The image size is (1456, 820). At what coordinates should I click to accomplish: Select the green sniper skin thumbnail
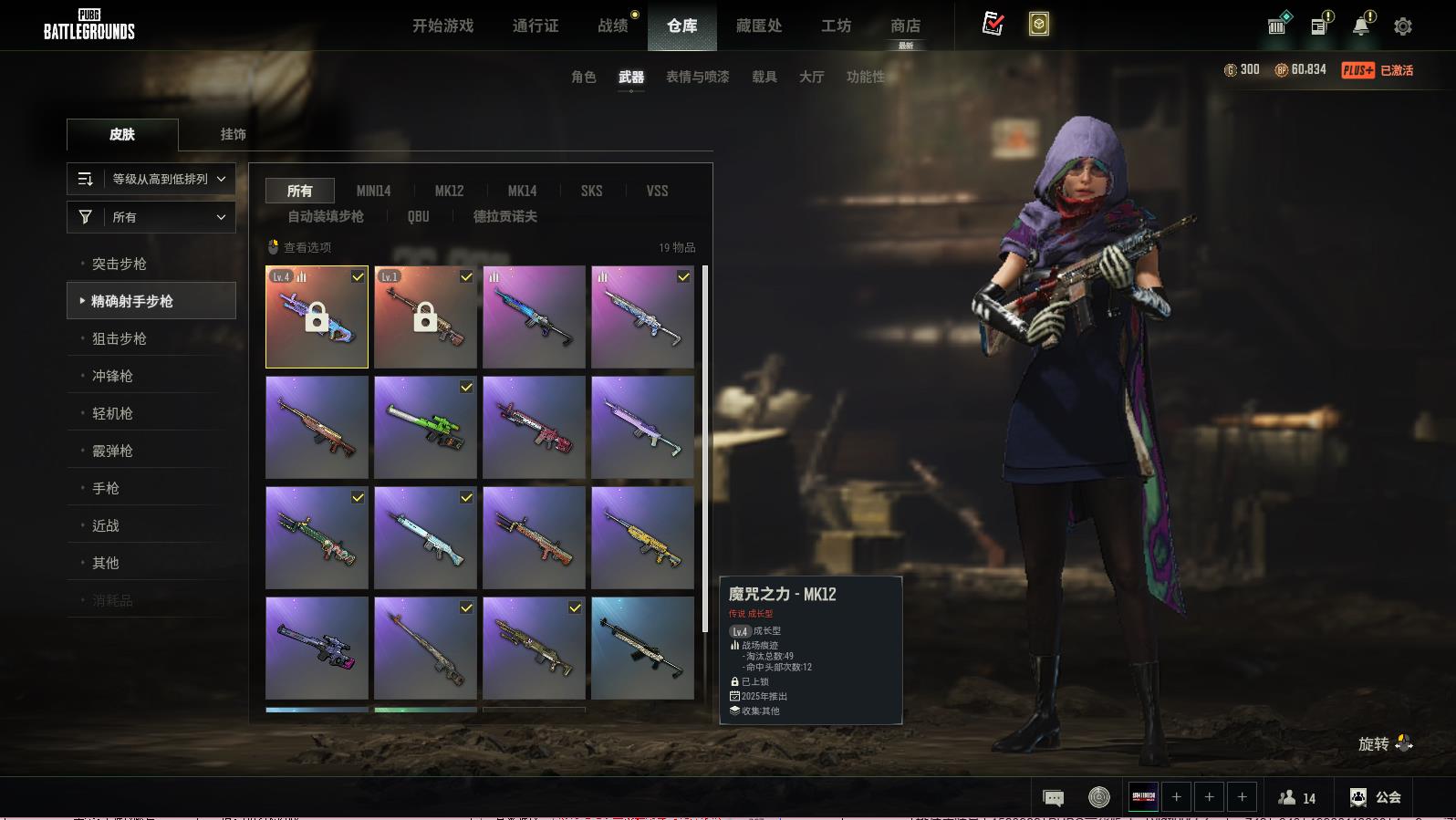coord(425,428)
